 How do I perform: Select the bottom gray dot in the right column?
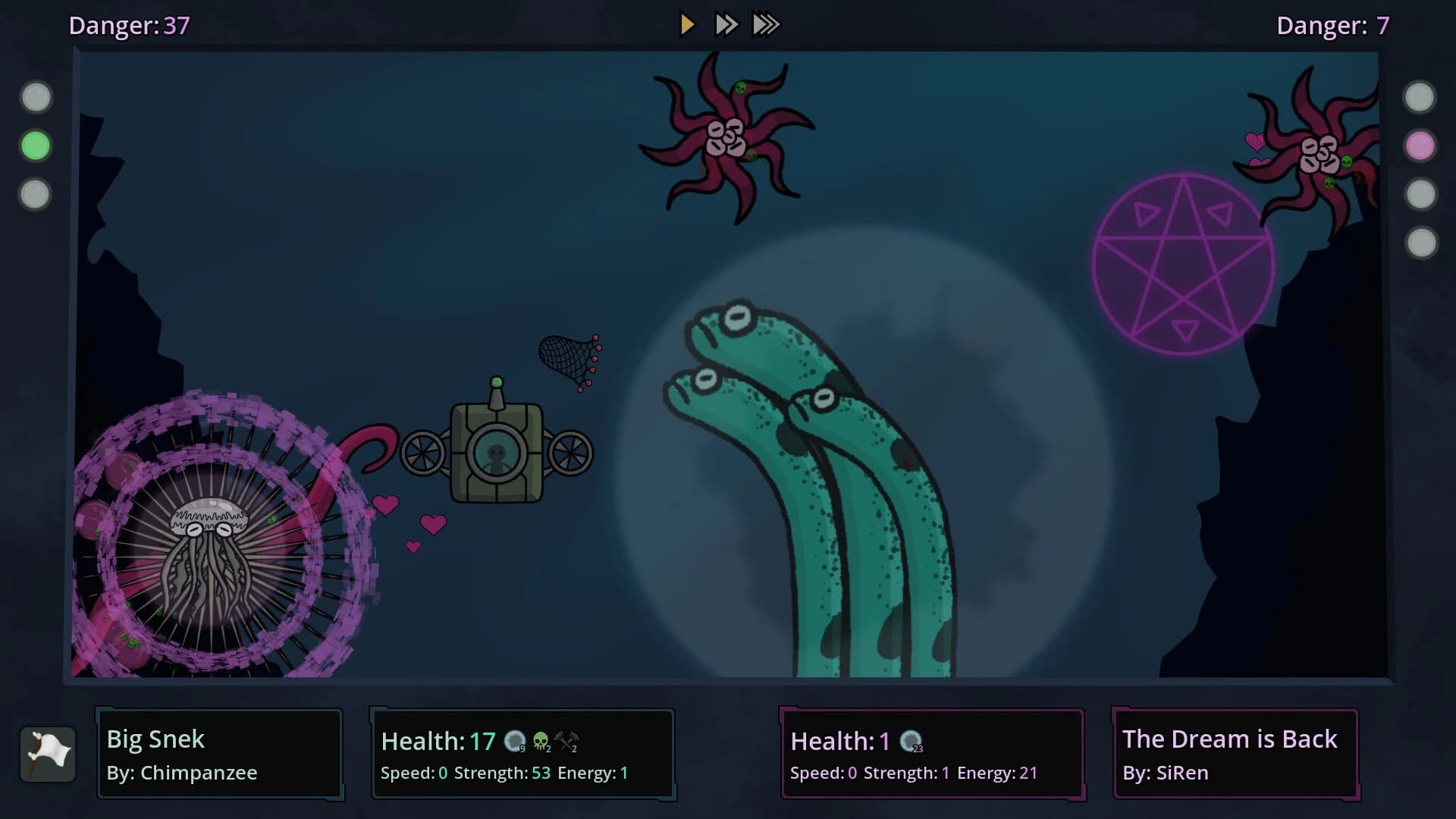(x=1421, y=243)
